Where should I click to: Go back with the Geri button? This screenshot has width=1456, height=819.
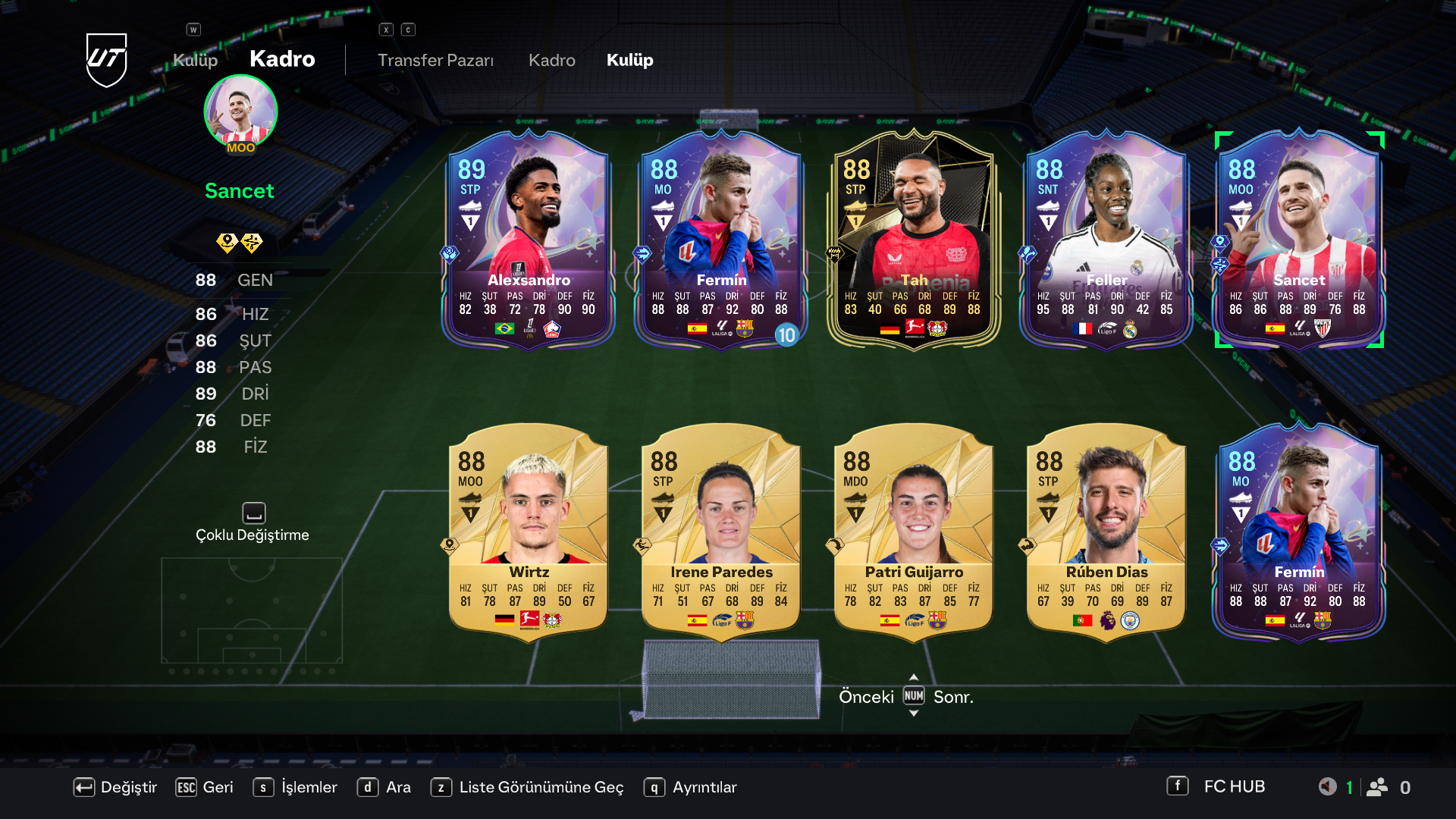click(205, 787)
